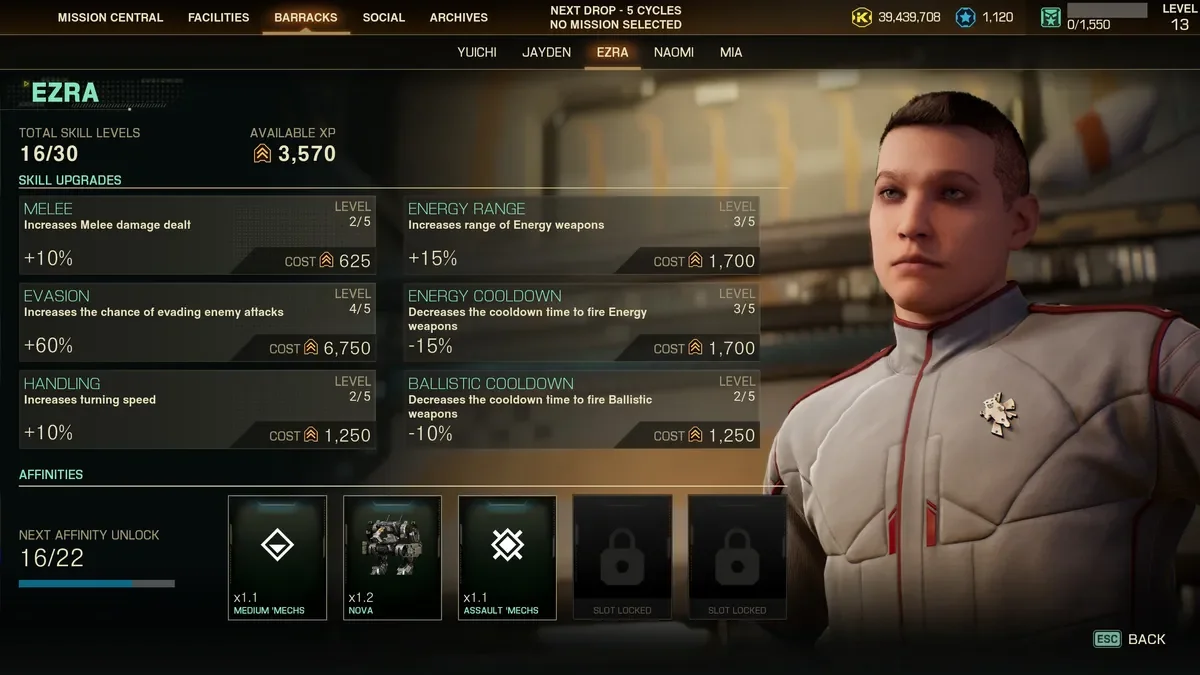This screenshot has height=675, width=1200.
Task: Switch to the Facilities tab
Action: (218, 17)
